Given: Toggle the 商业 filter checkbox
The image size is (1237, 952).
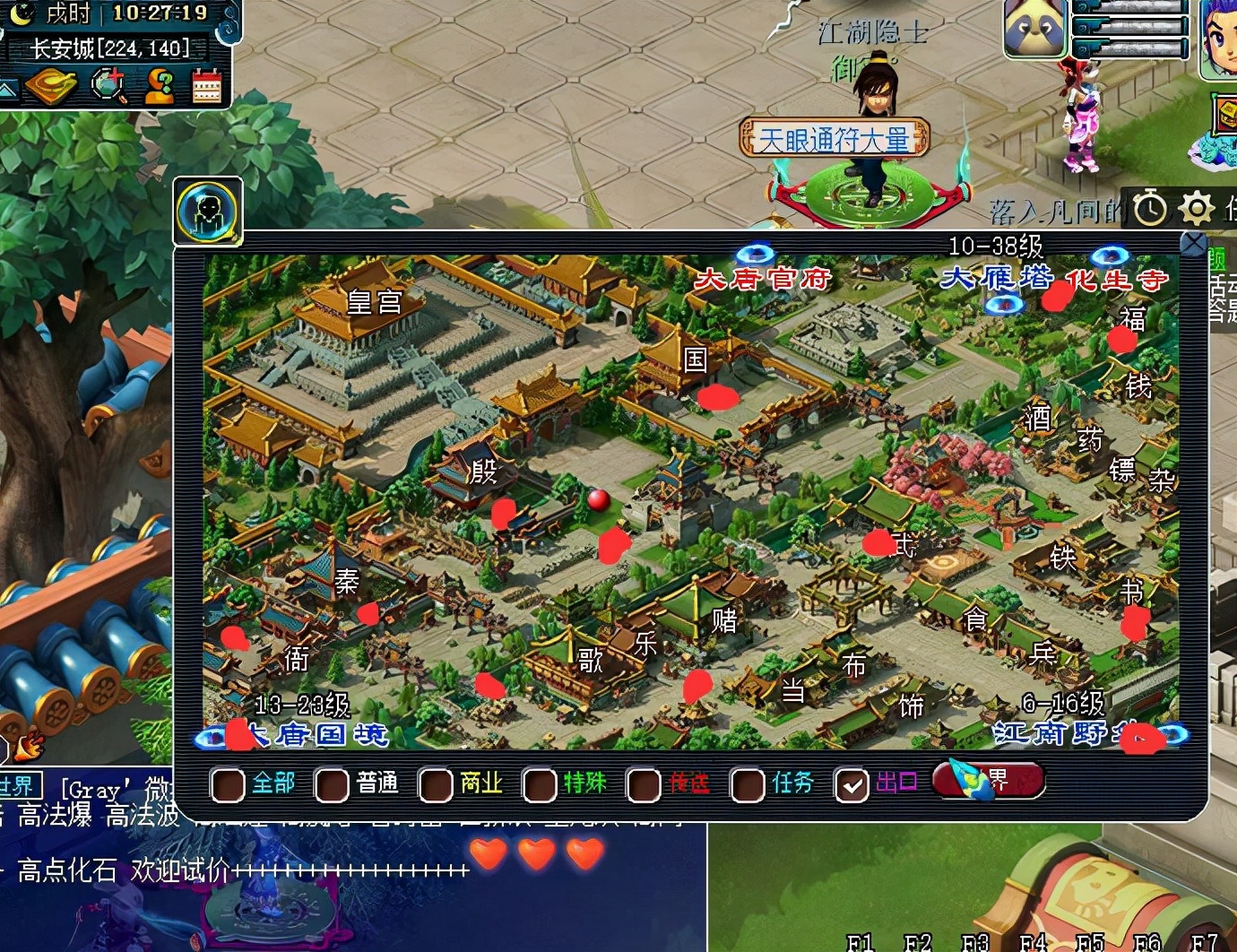Looking at the screenshot, I should [x=436, y=785].
